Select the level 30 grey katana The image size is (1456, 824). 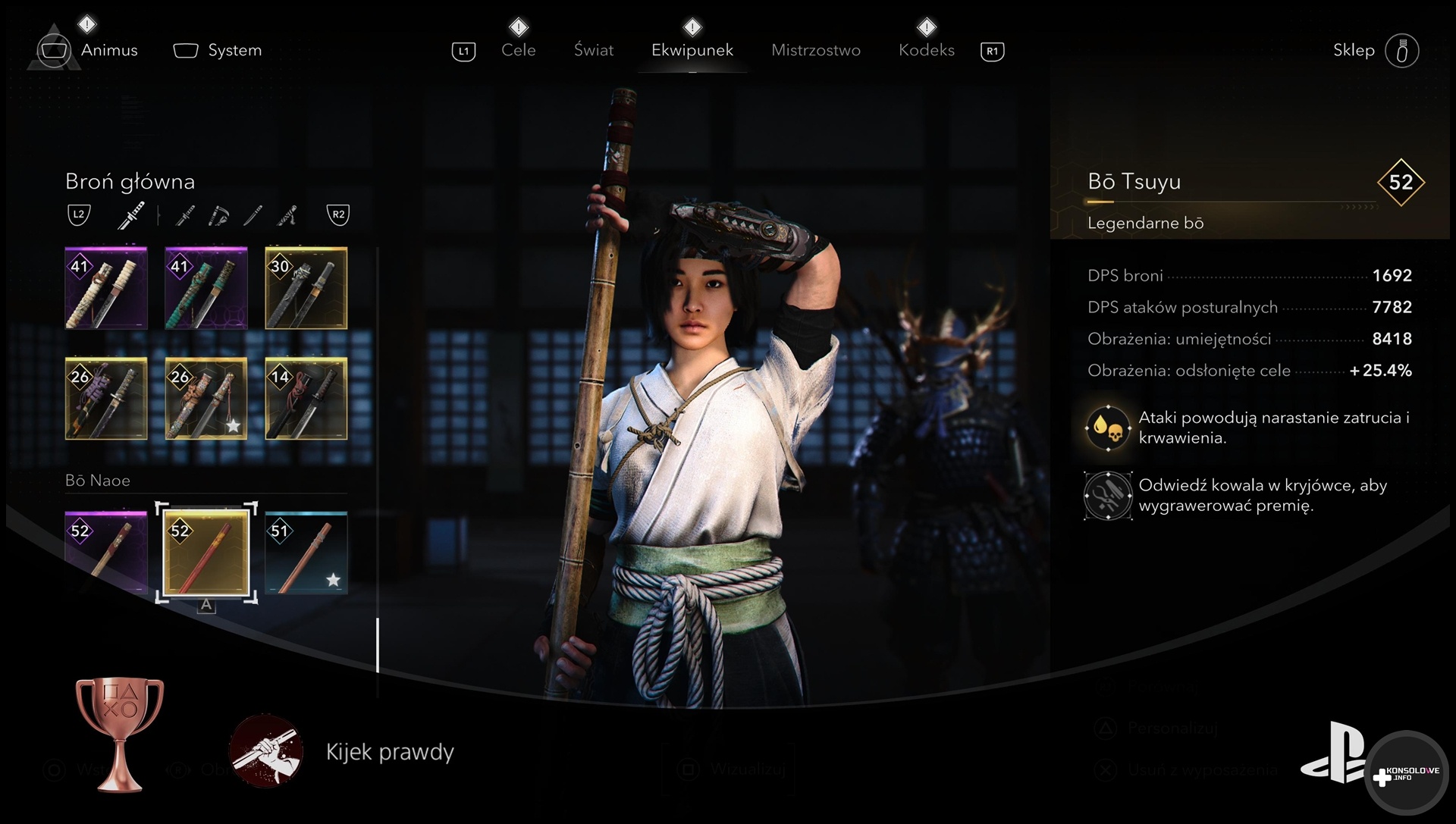tap(306, 288)
